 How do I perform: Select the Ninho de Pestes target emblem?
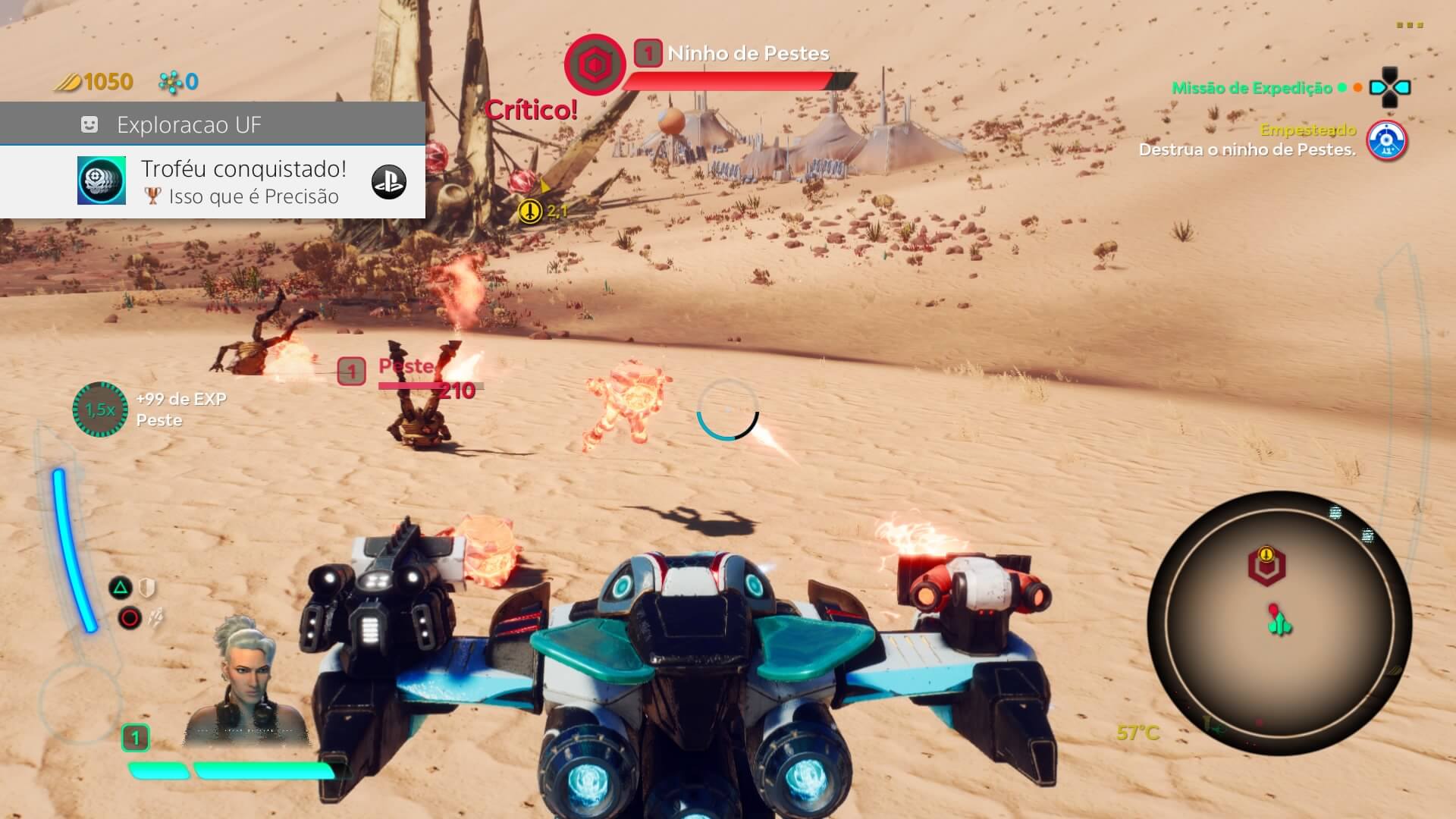coord(594,65)
